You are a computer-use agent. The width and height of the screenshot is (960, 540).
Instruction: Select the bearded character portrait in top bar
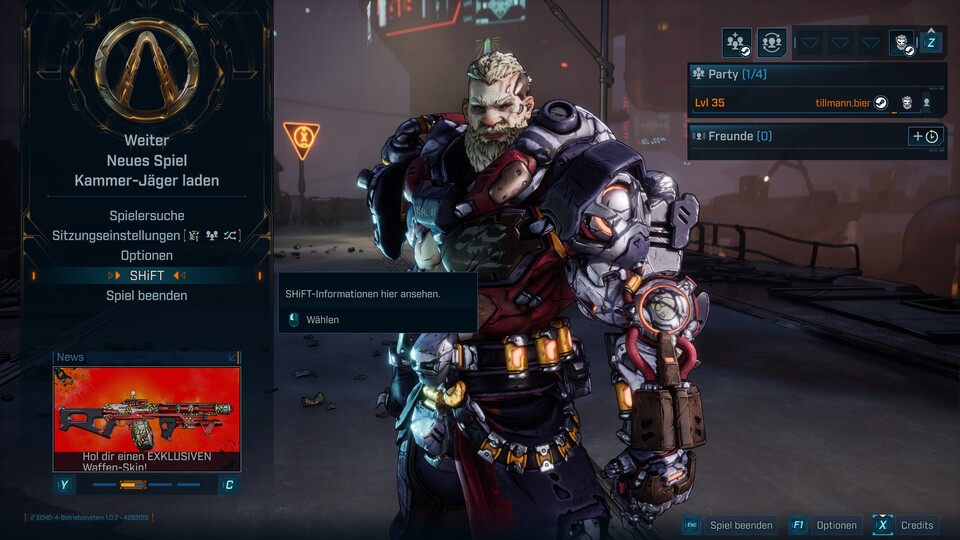tap(902, 43)
